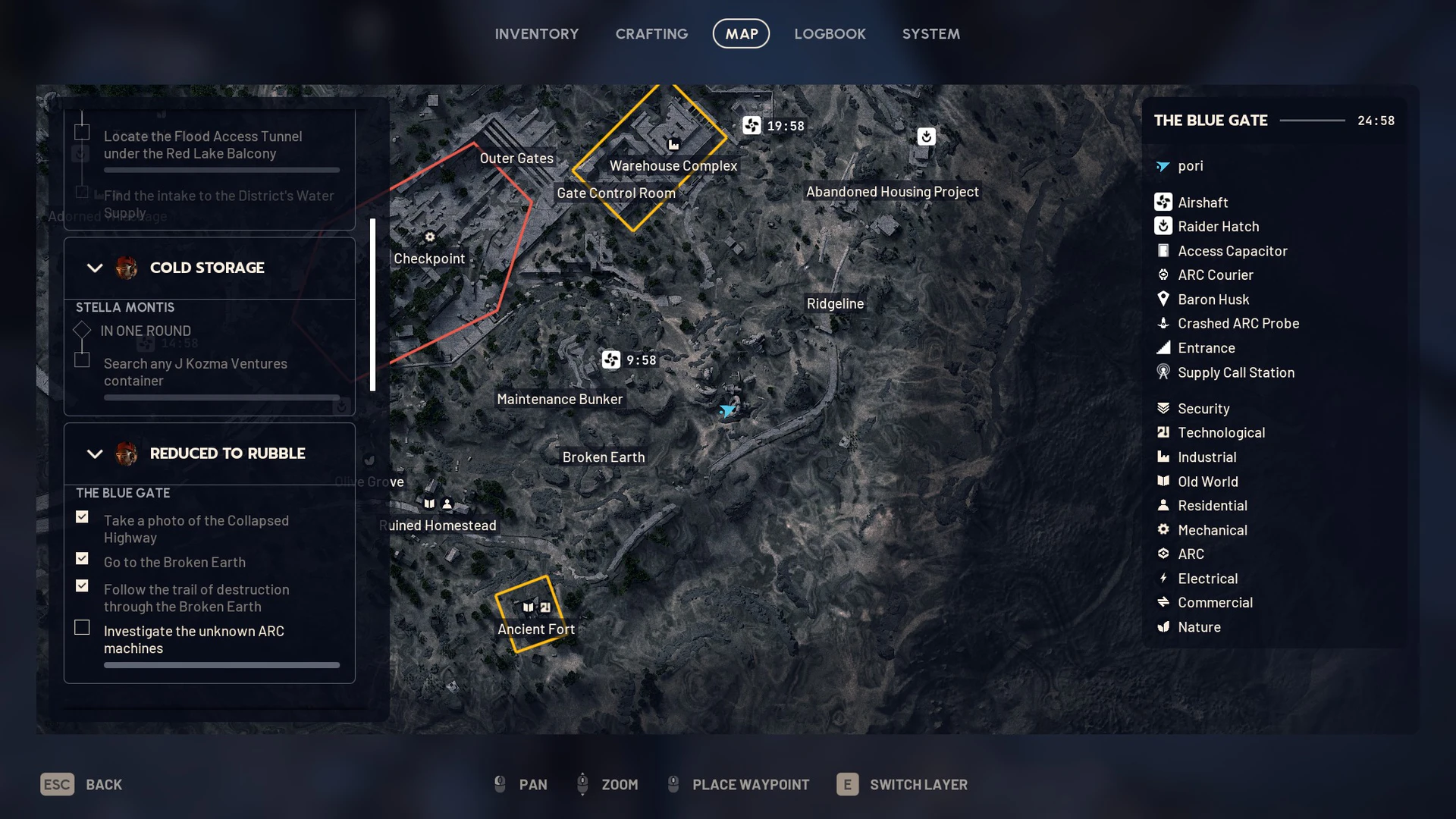Image resolution: width=1456 pixels, height=819 pixels.
Task: Open the System tab
Action: 930,34
